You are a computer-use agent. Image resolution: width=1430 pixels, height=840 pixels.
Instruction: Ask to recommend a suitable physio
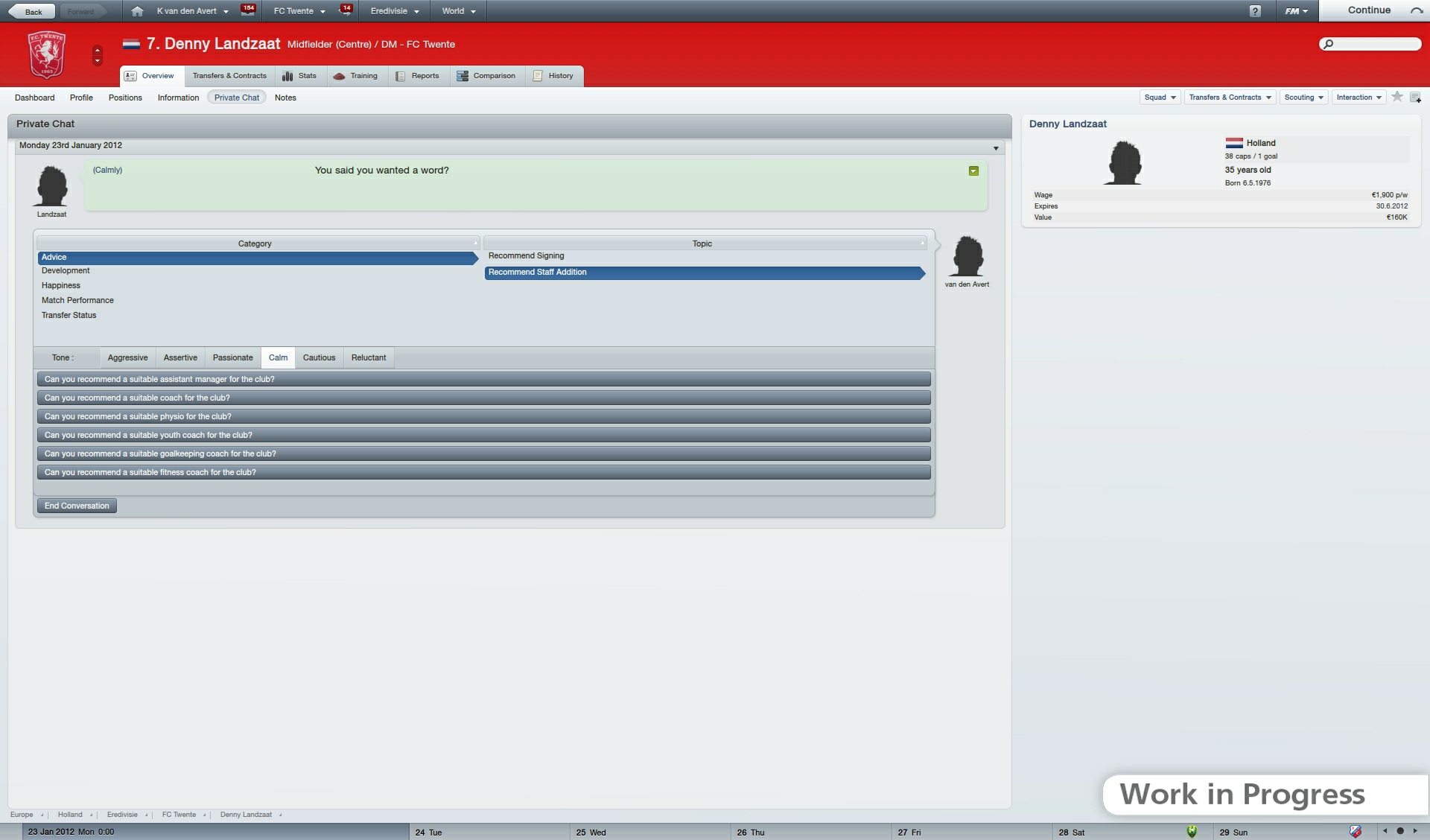tap(483, 416)
